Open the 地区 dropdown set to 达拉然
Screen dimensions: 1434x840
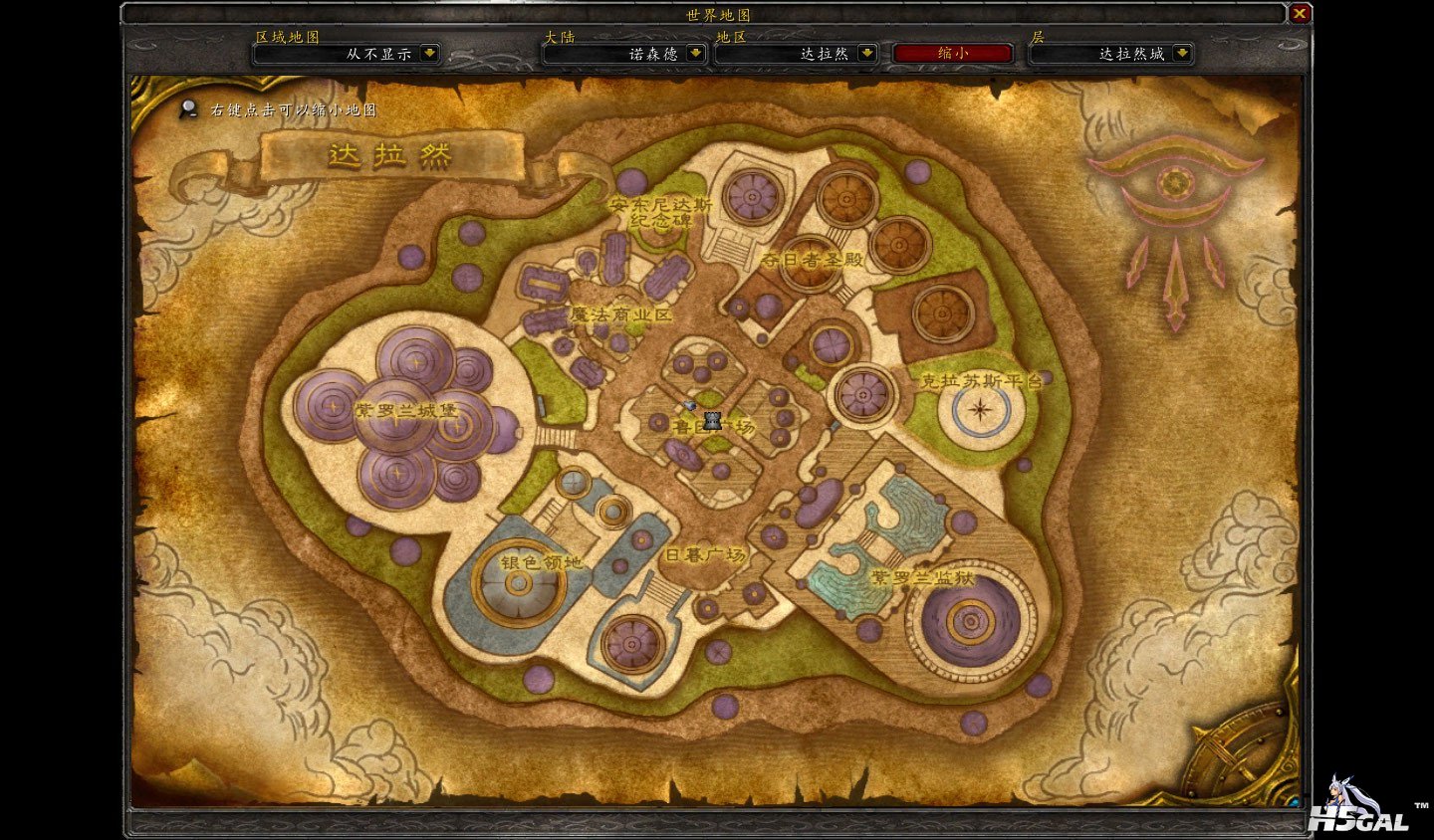pos(867,54)
